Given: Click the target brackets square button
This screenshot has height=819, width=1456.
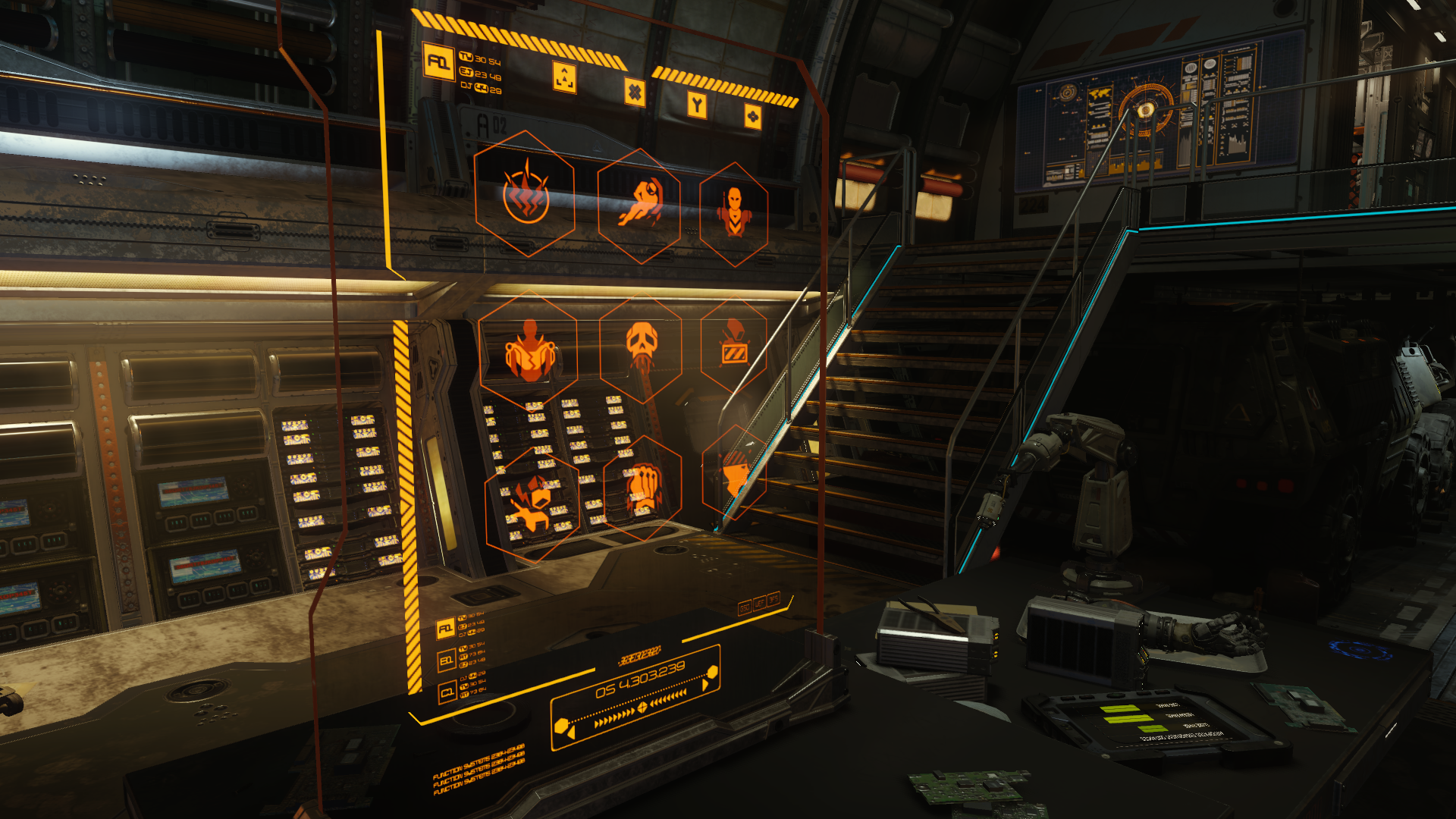Looking at the screenshot, I should coord(564,77).
